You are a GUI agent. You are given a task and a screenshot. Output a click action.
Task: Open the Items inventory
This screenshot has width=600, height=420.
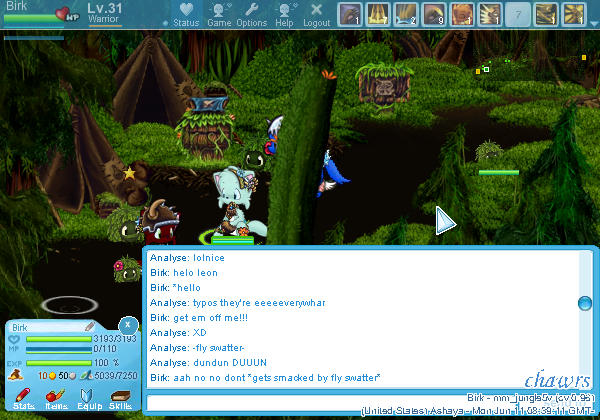(x=56, y=400)
